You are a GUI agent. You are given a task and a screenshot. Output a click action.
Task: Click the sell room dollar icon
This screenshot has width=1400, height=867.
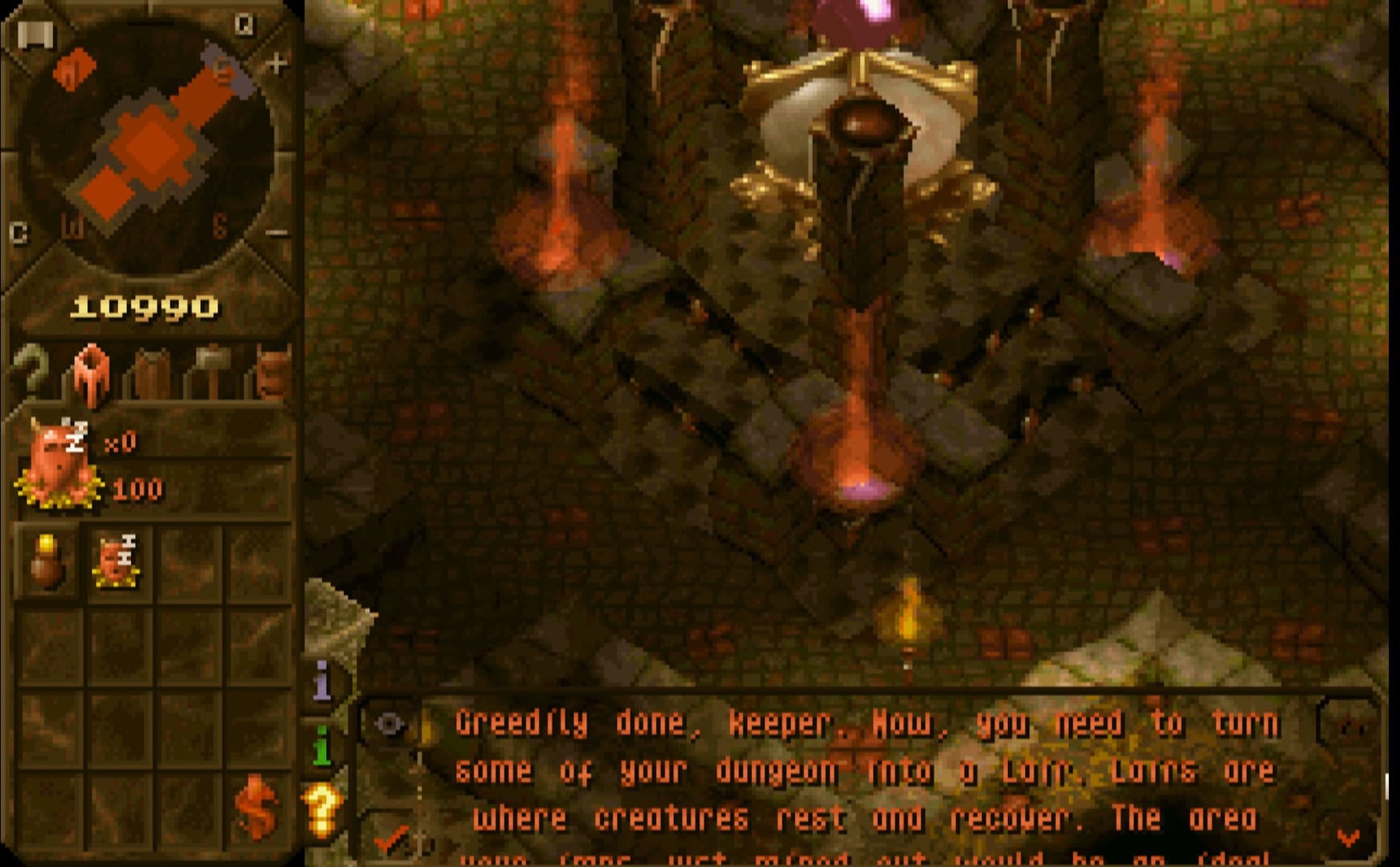tap(255, 805)
